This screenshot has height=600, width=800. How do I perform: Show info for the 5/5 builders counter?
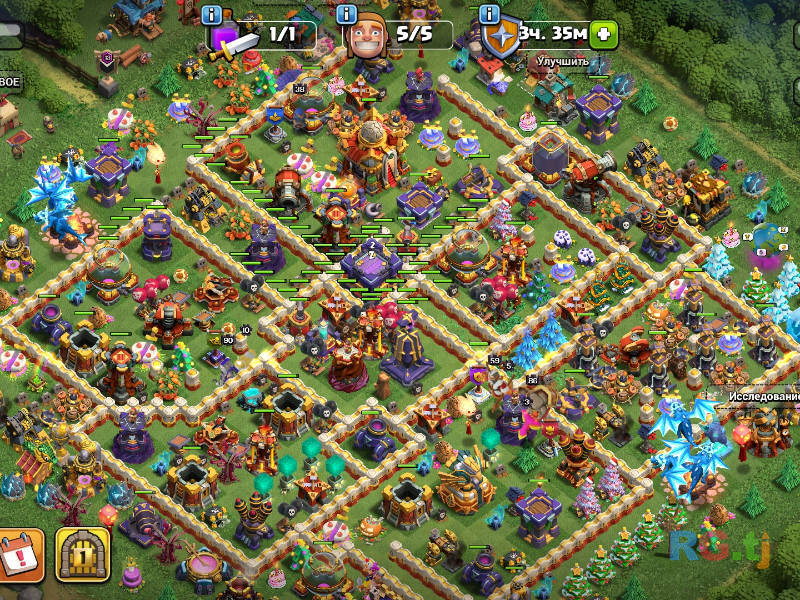tap(347, 15)
